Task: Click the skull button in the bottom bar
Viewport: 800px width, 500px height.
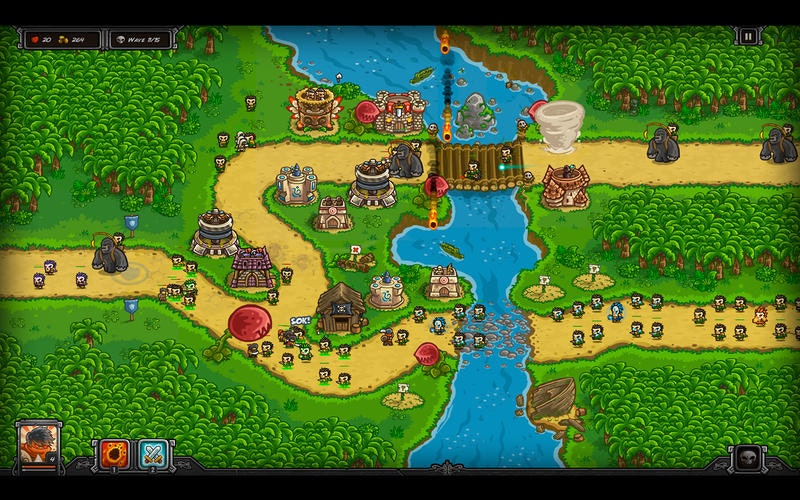Action: click(746, 458)
